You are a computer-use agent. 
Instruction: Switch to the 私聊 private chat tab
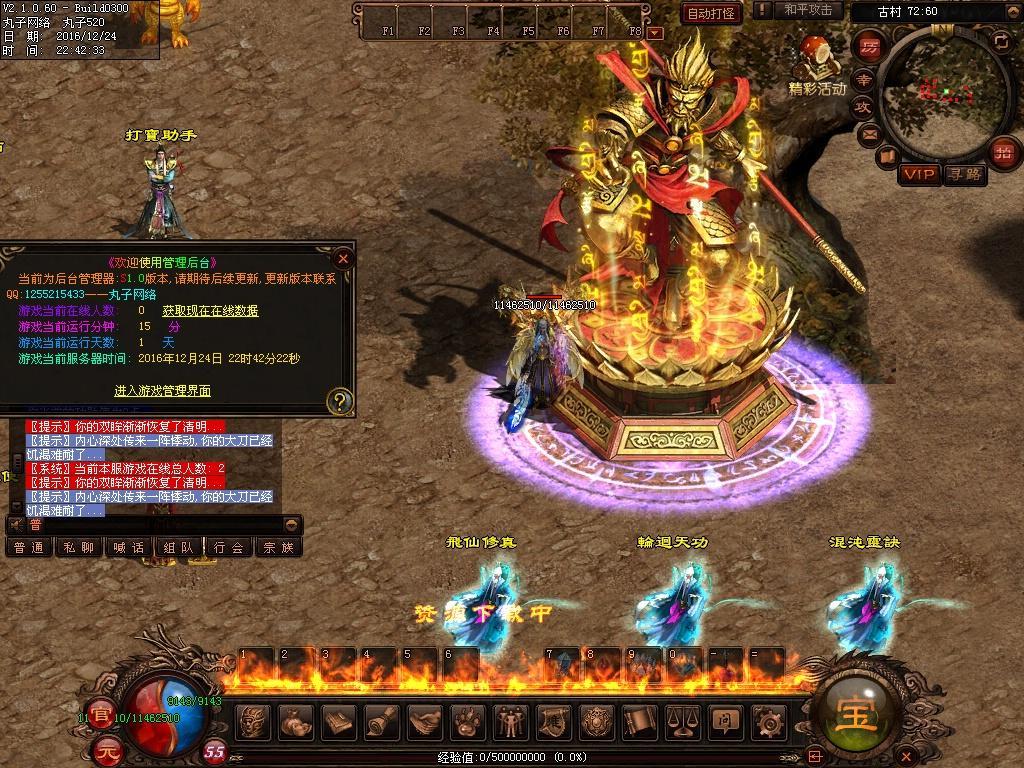coord(79,547)
